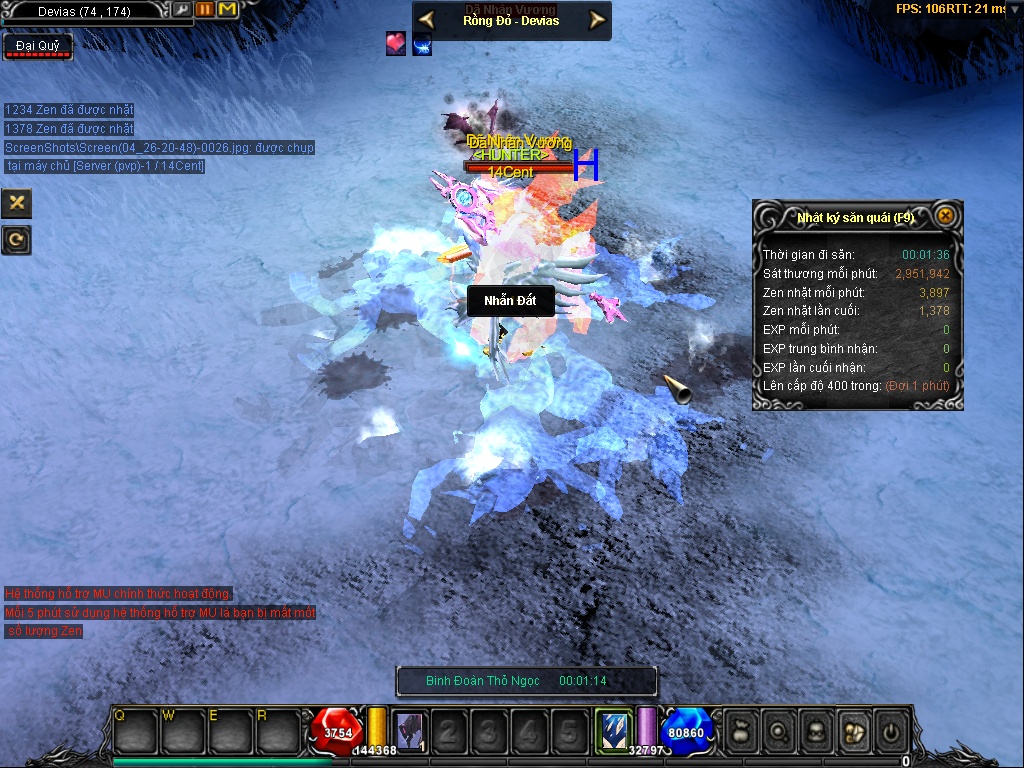
Task: Click the circular arrow refresh icon
Action: pyautogui.click(x=17, y=239)
